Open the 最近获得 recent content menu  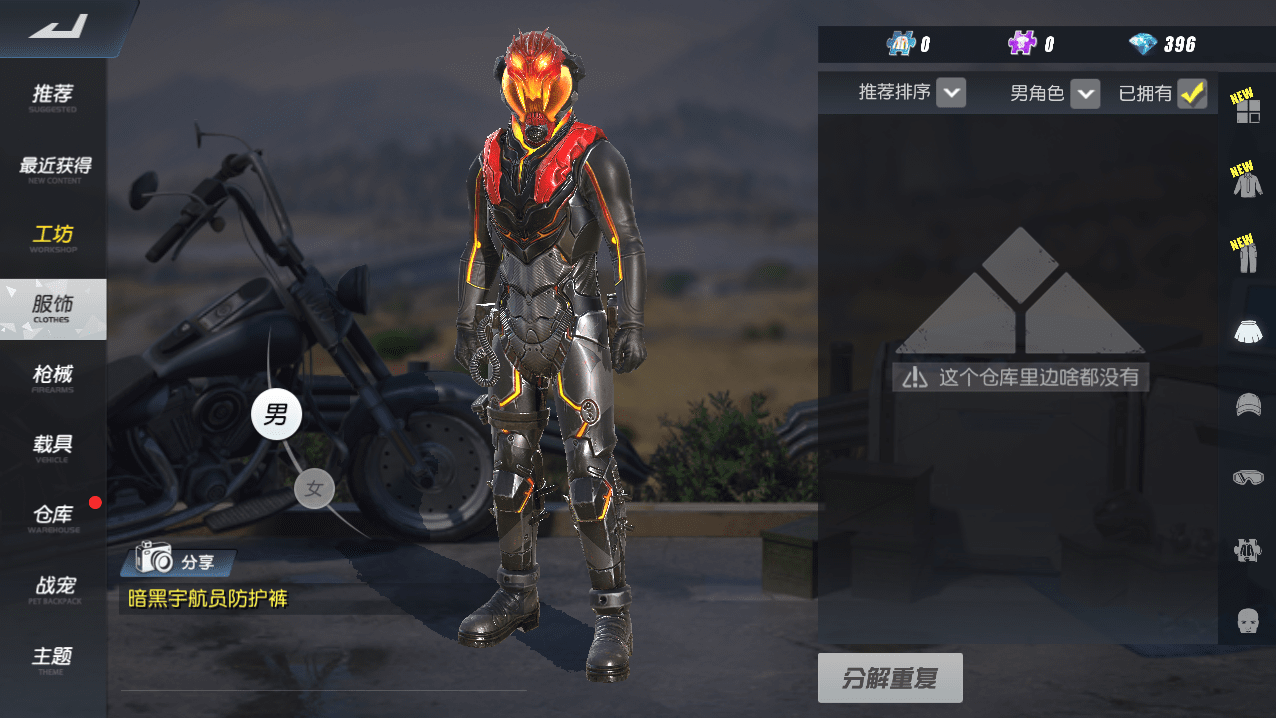[53, 167]
